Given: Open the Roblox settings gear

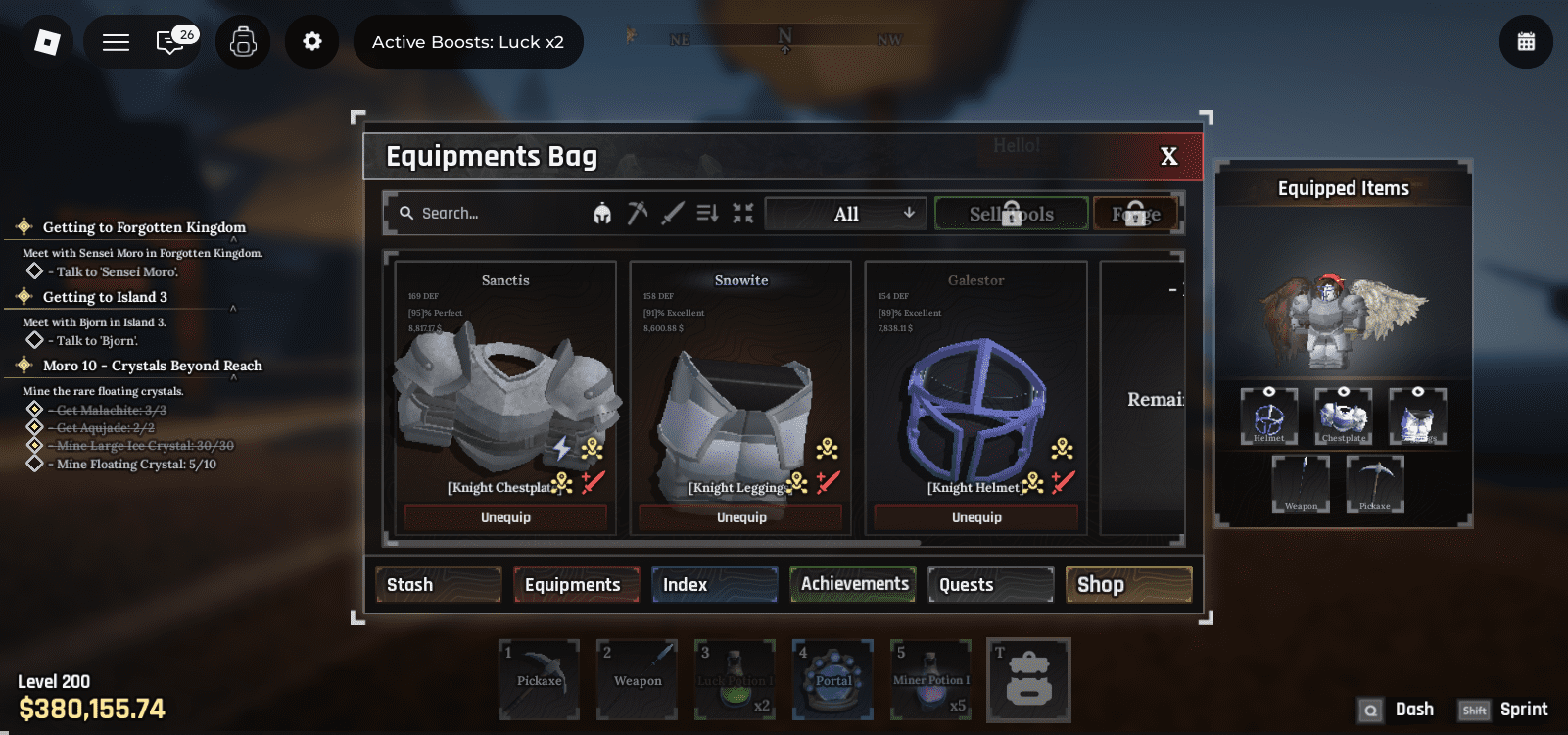Looking at the screenshot, I should coord(311,42).
